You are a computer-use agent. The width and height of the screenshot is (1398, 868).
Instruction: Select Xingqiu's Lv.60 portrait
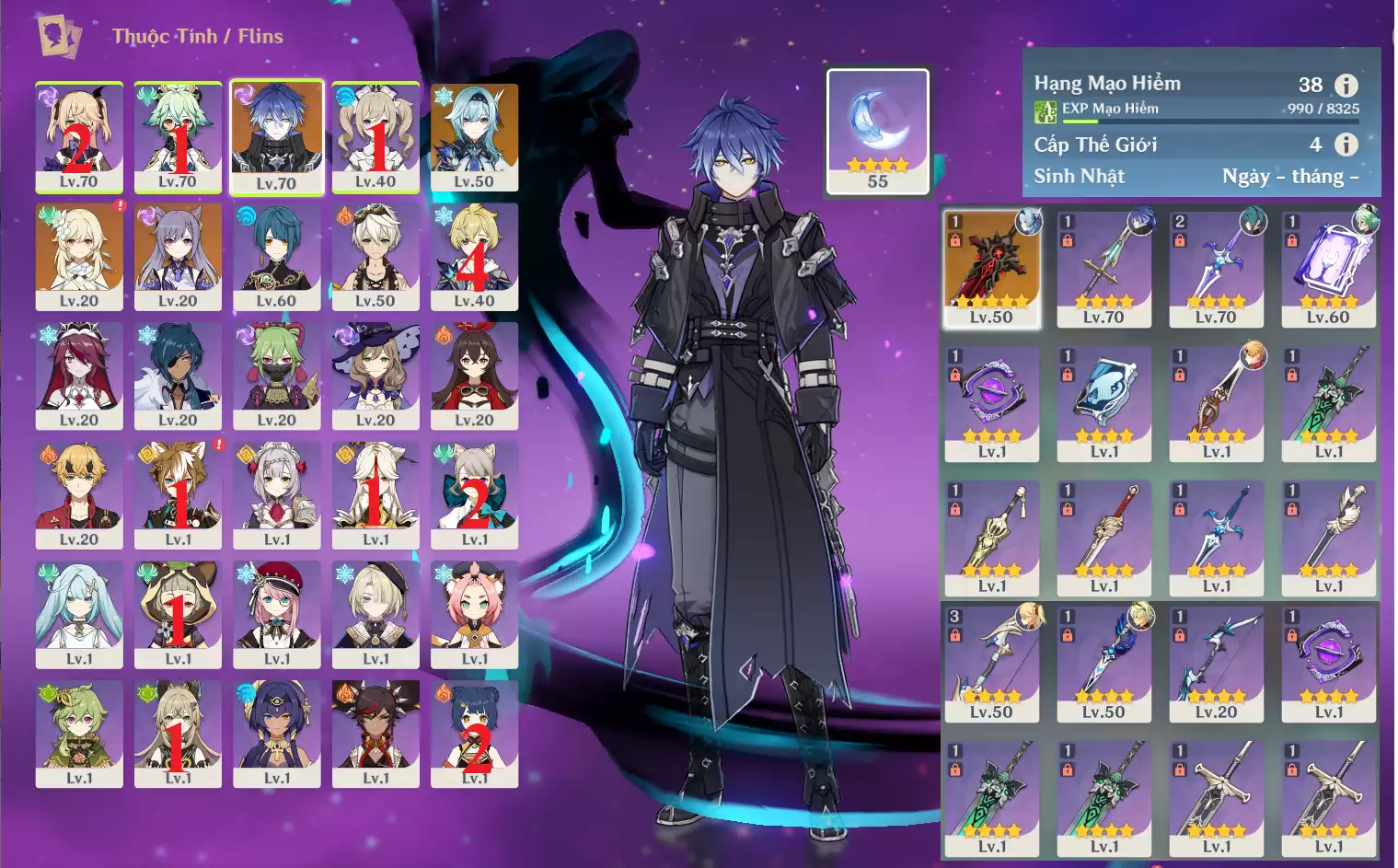(x=276, y=256)
